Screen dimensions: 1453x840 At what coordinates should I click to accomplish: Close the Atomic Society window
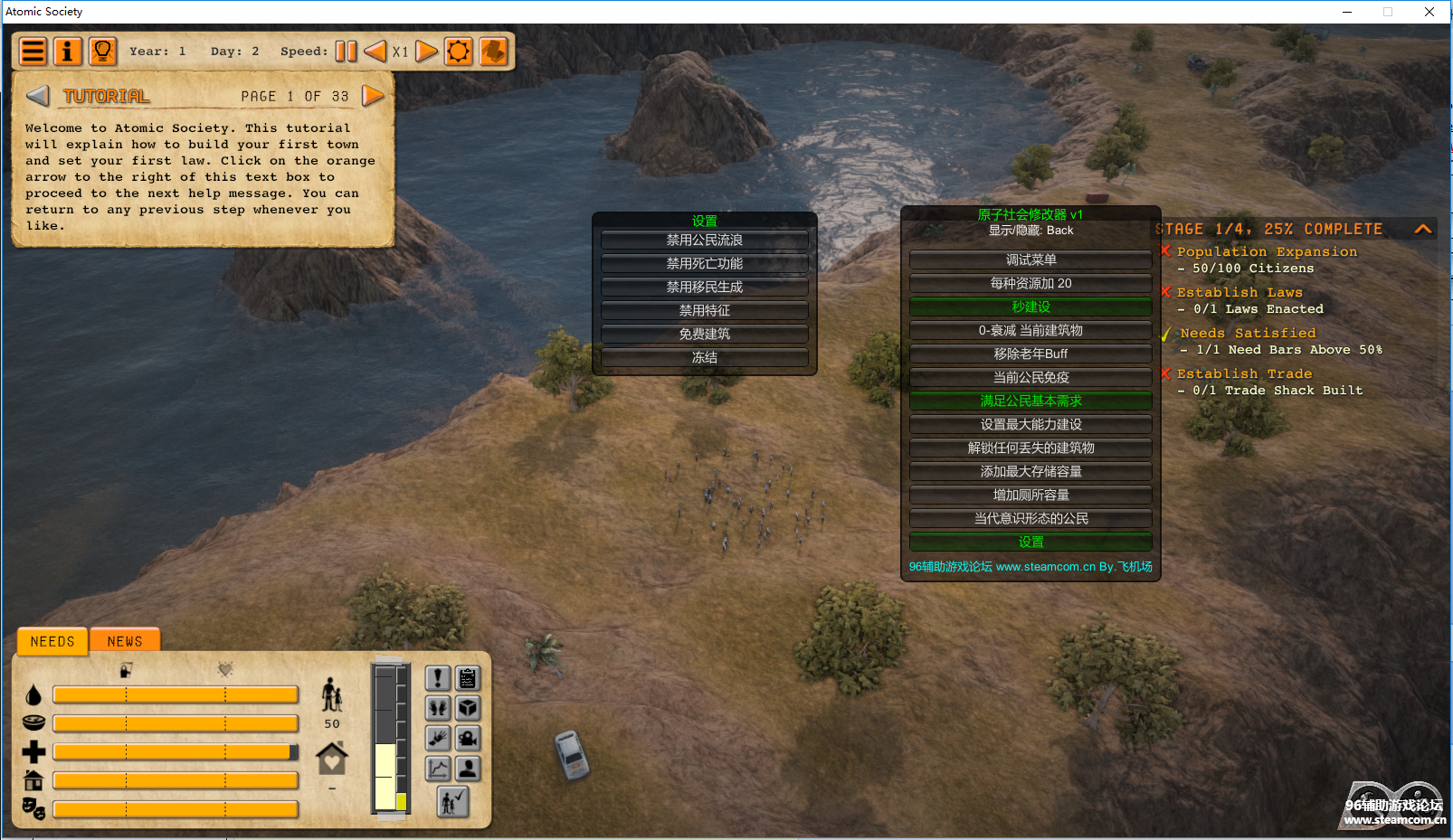tap(1429, 12)
